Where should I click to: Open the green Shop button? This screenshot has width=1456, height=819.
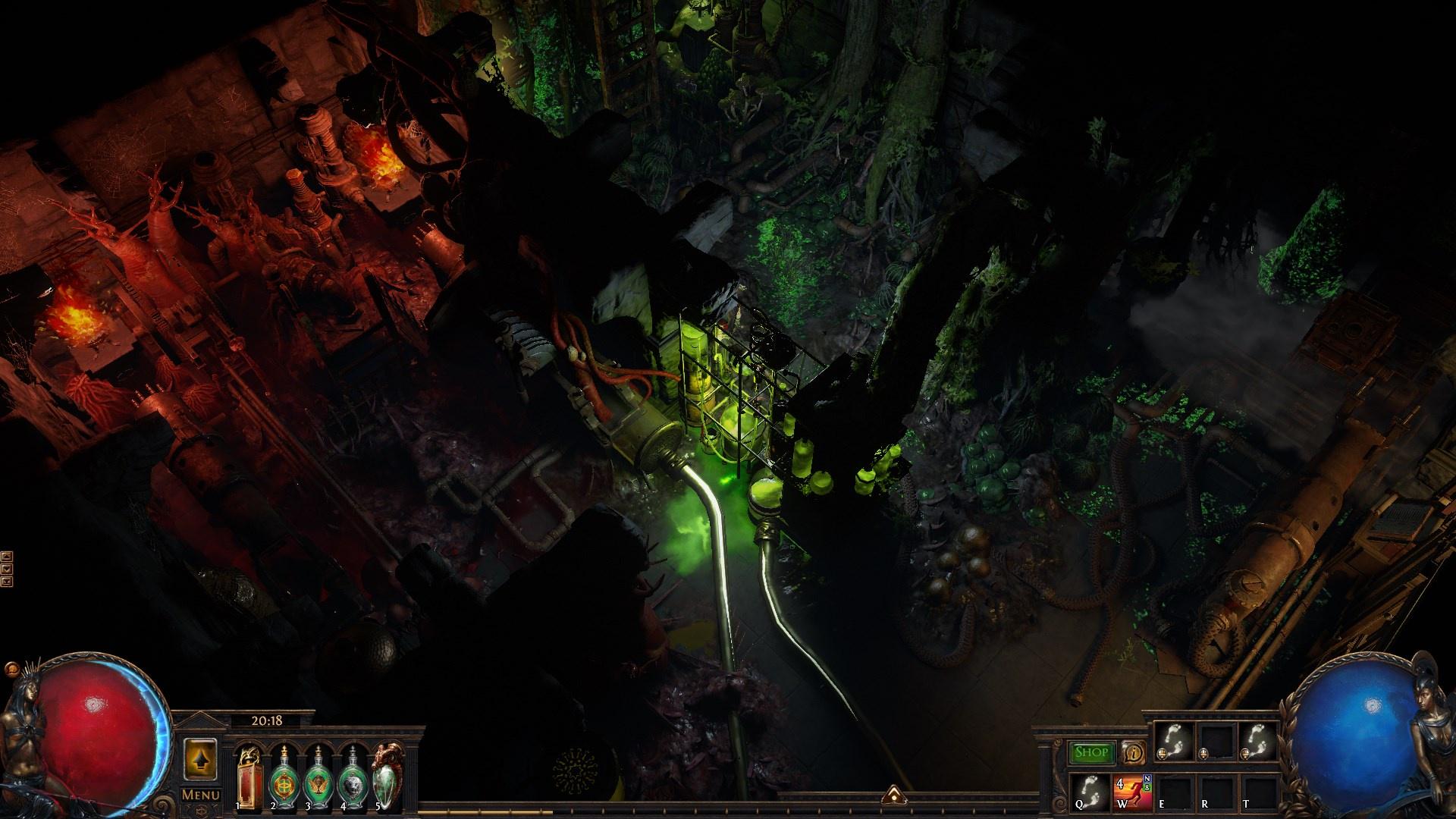click(1091, 752)
